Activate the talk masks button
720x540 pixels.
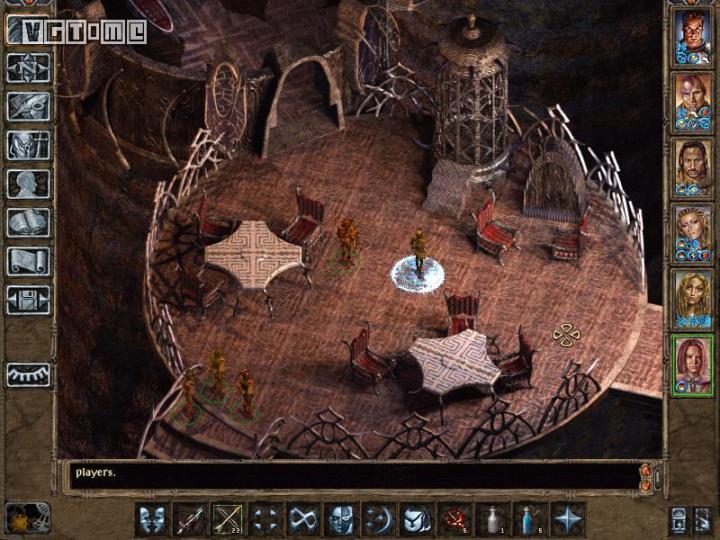click(x=152, y=519)
